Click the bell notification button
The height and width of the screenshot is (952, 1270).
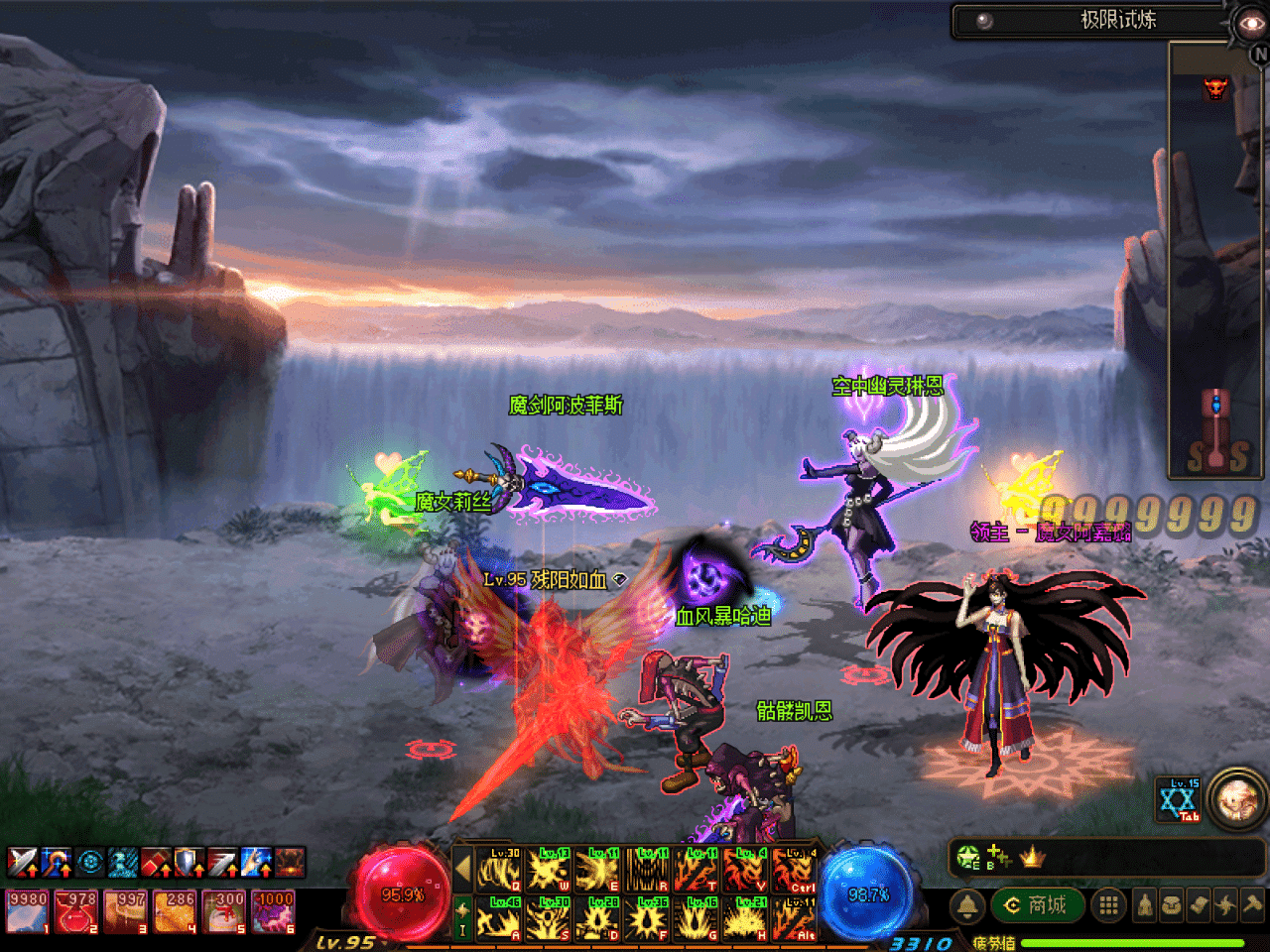point(967,905)
